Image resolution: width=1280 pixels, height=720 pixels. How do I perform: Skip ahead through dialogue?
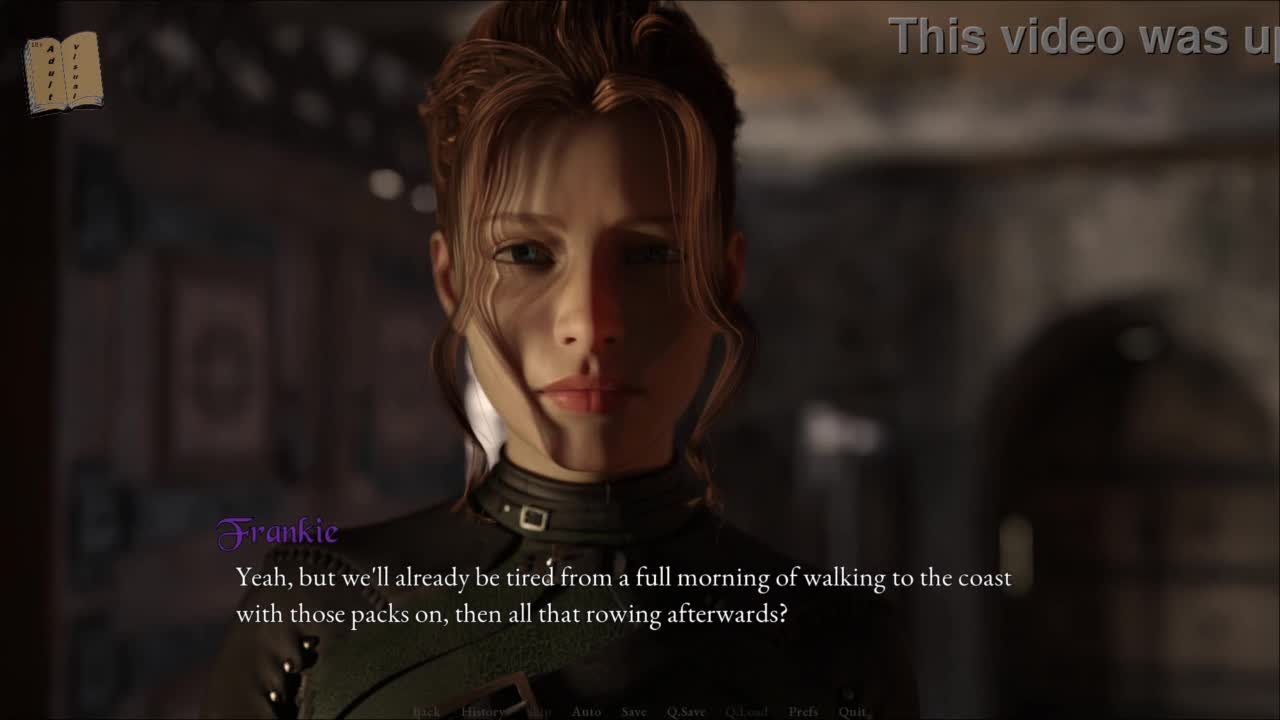[538, 712]
